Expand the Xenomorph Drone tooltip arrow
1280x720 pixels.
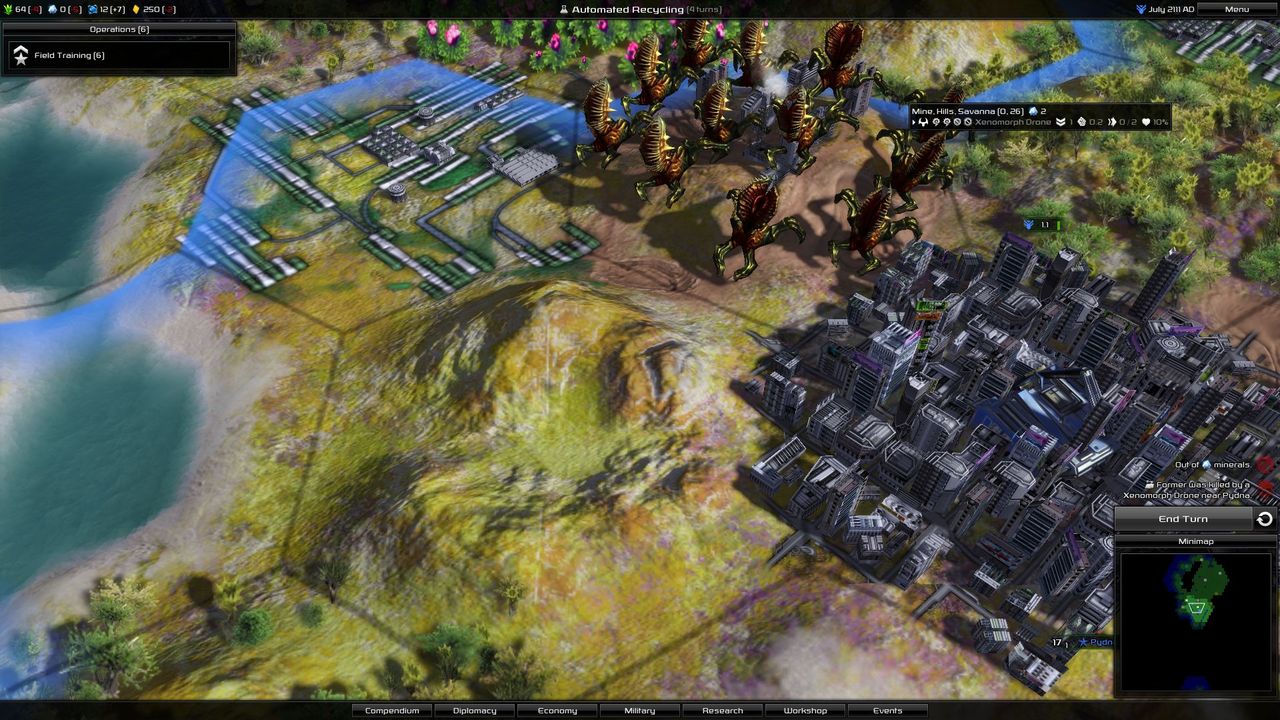tap(912, 122)
